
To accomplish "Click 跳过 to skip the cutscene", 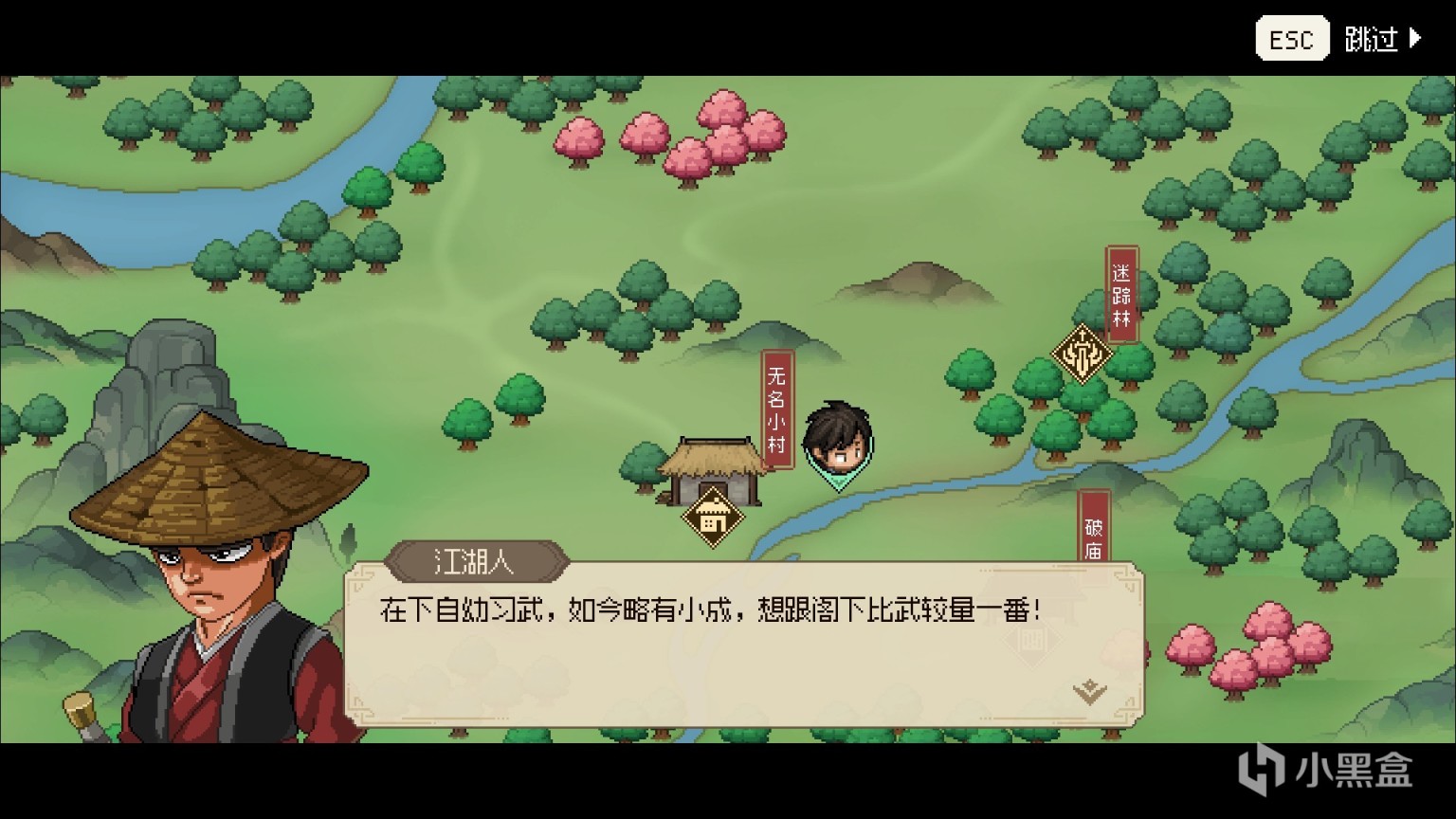I will coord(1373,38).
